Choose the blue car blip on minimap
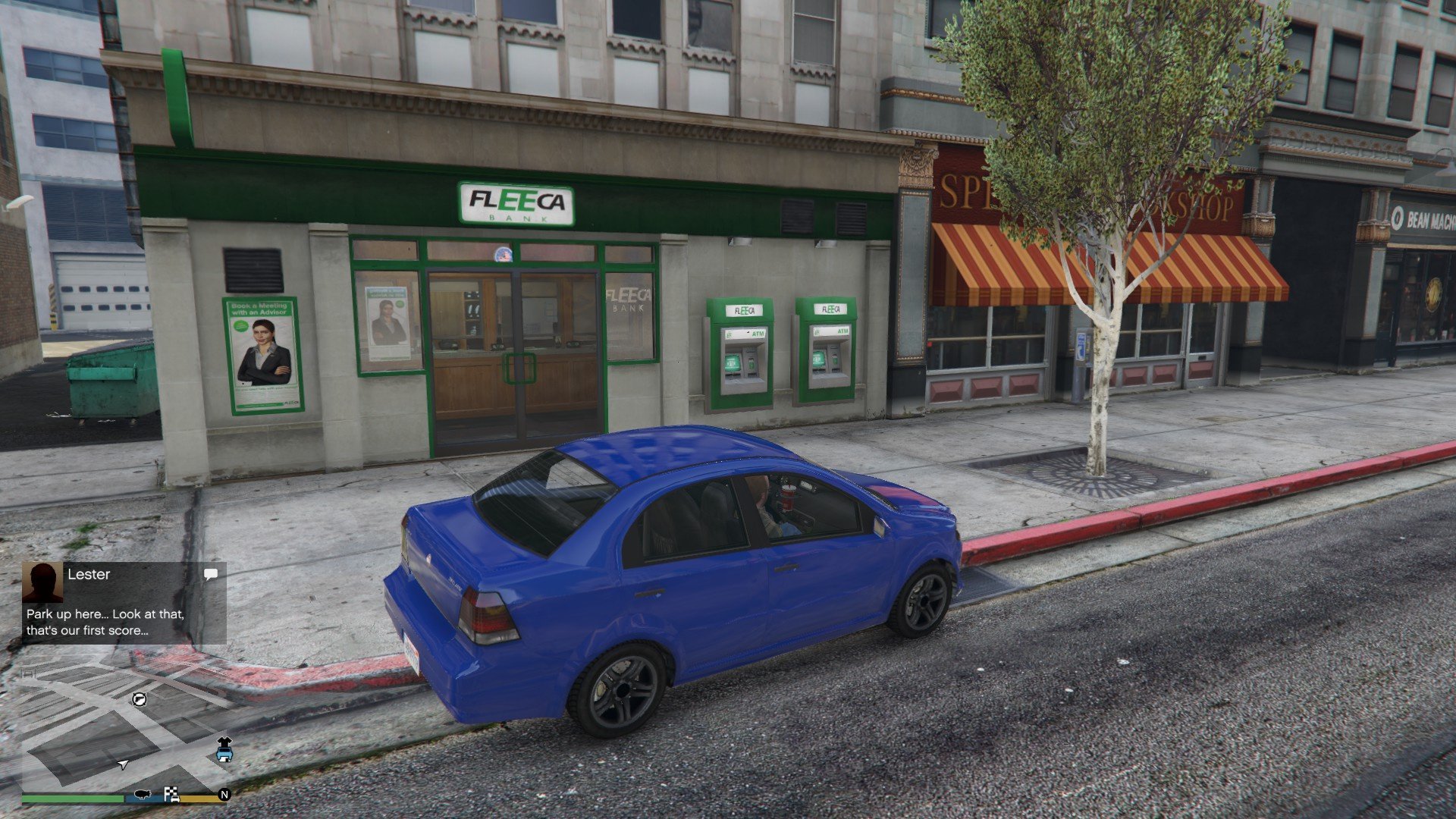Screen dimensions: 1456x819 coord(224,755)
